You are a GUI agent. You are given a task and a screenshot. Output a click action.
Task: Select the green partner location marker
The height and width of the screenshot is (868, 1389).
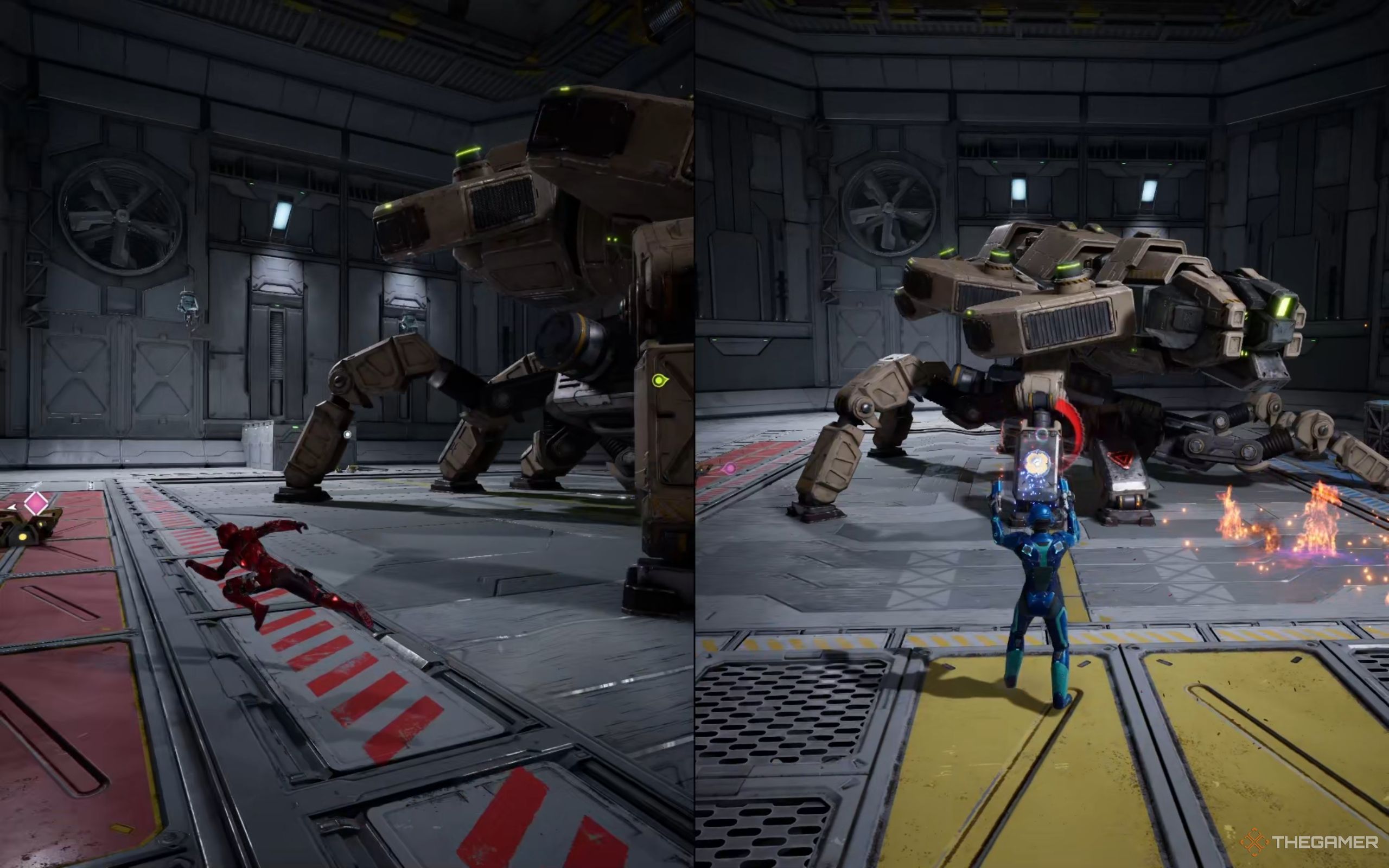pyautogui.click(x=659, y=380)
